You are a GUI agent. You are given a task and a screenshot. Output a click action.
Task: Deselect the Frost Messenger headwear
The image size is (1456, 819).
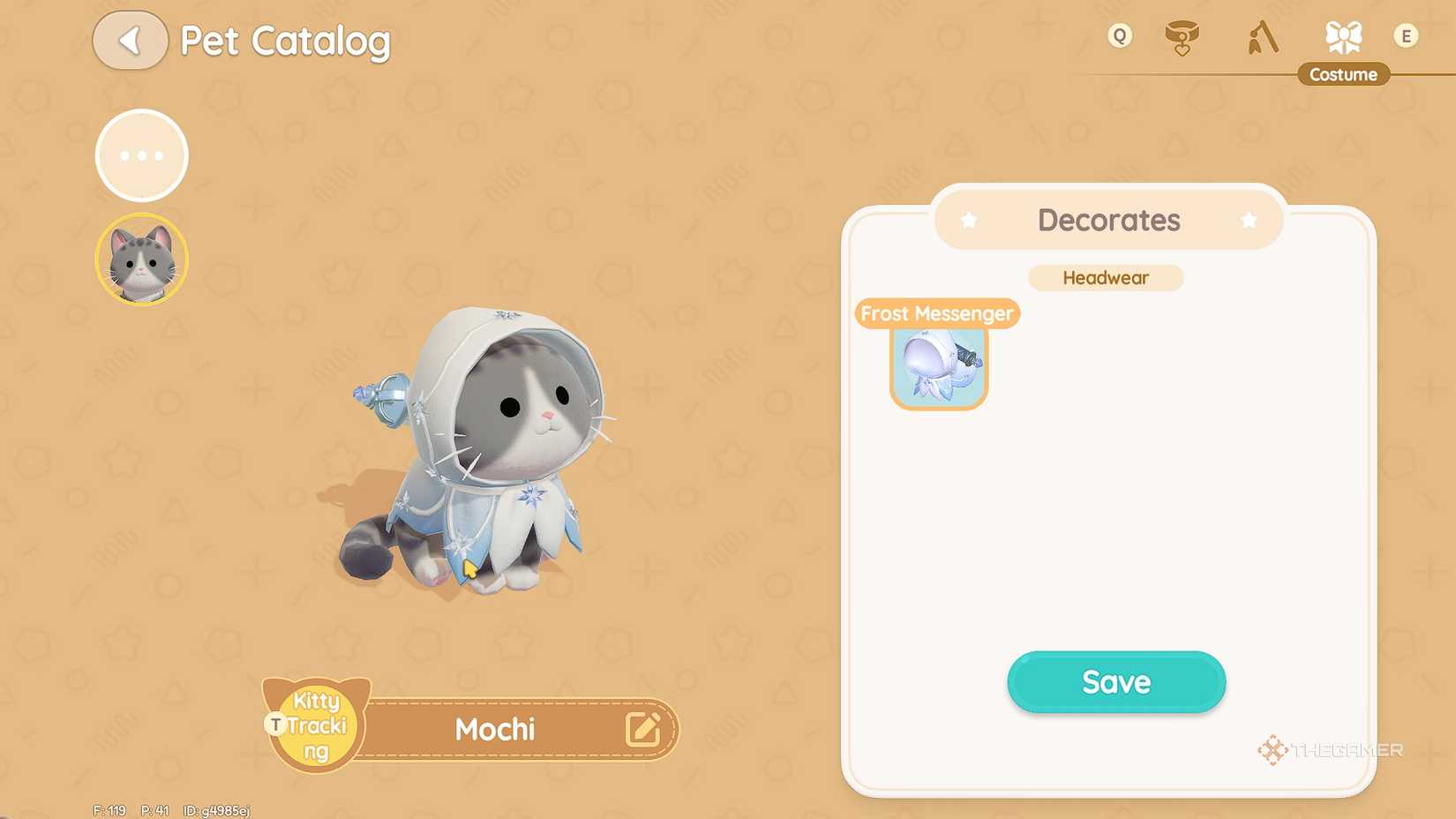[938, 366]
